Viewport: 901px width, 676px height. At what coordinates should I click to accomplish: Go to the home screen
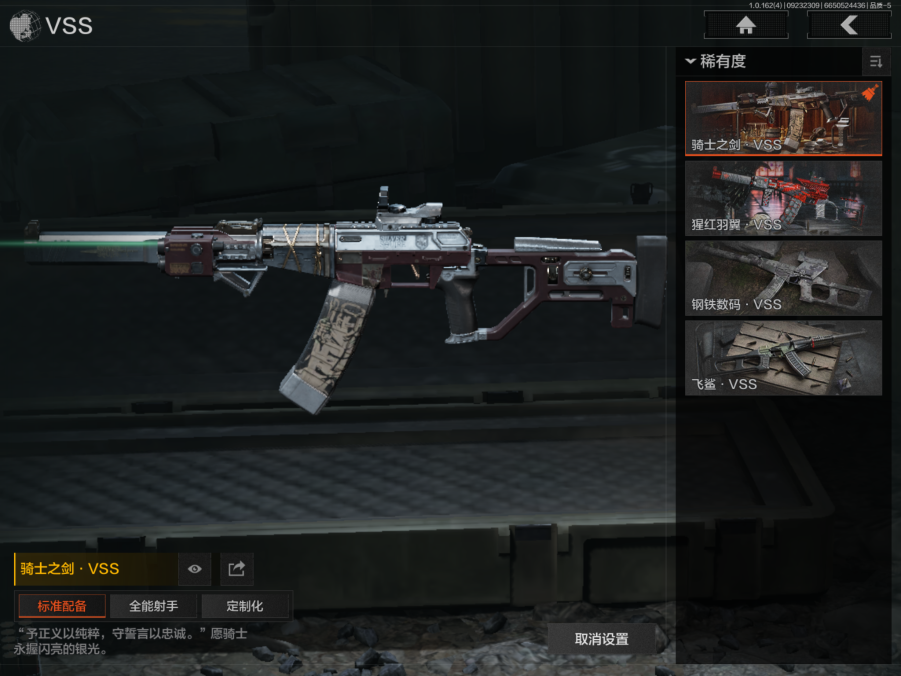745,25
